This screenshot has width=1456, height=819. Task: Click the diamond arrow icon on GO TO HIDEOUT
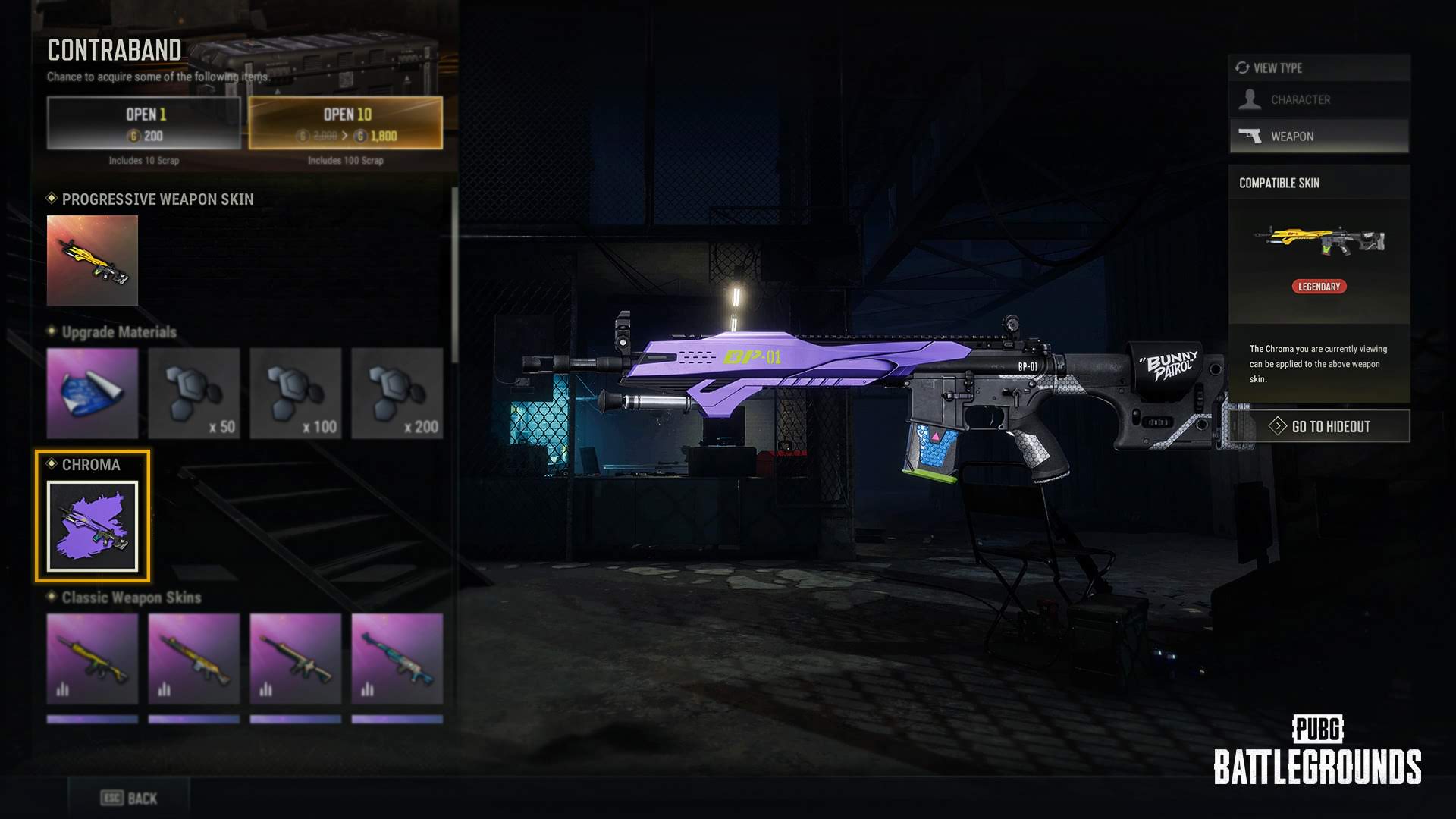coord(1278,426)
